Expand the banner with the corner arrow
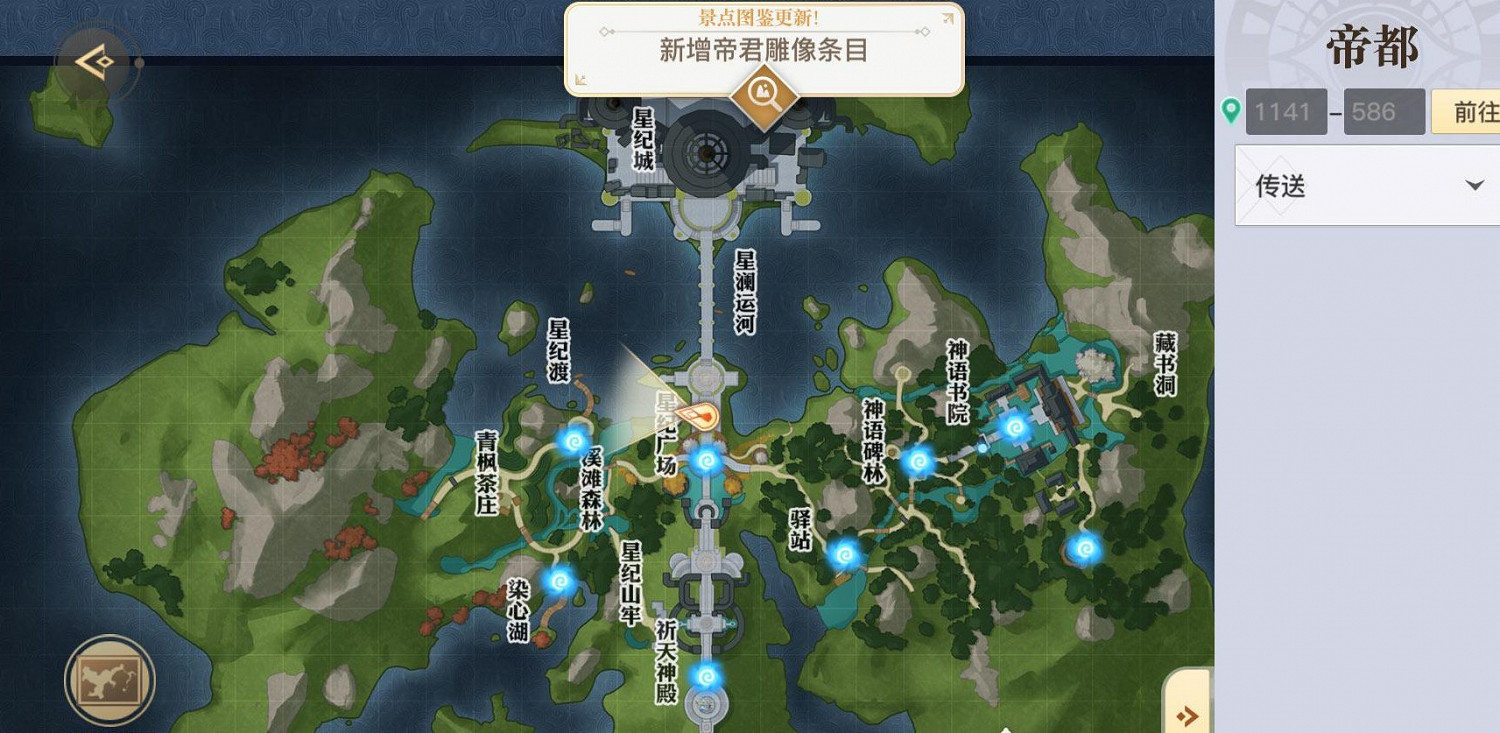This screenshot has height=733, width=1500. (947, 17)
